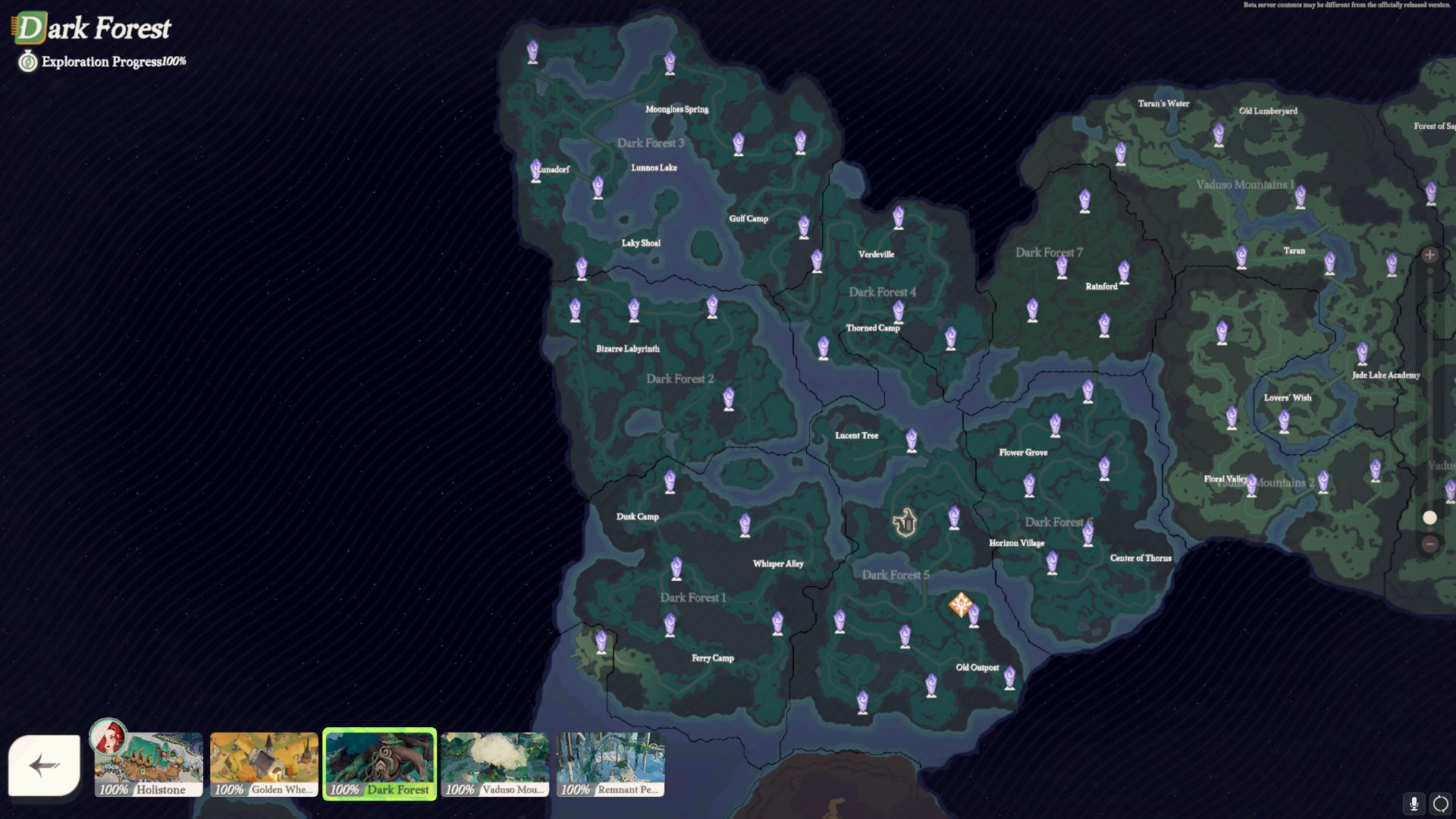The image size is (1456, 819).
Task: Click the waypoint near Gulf Camp
Action: (x=803, y=227)
